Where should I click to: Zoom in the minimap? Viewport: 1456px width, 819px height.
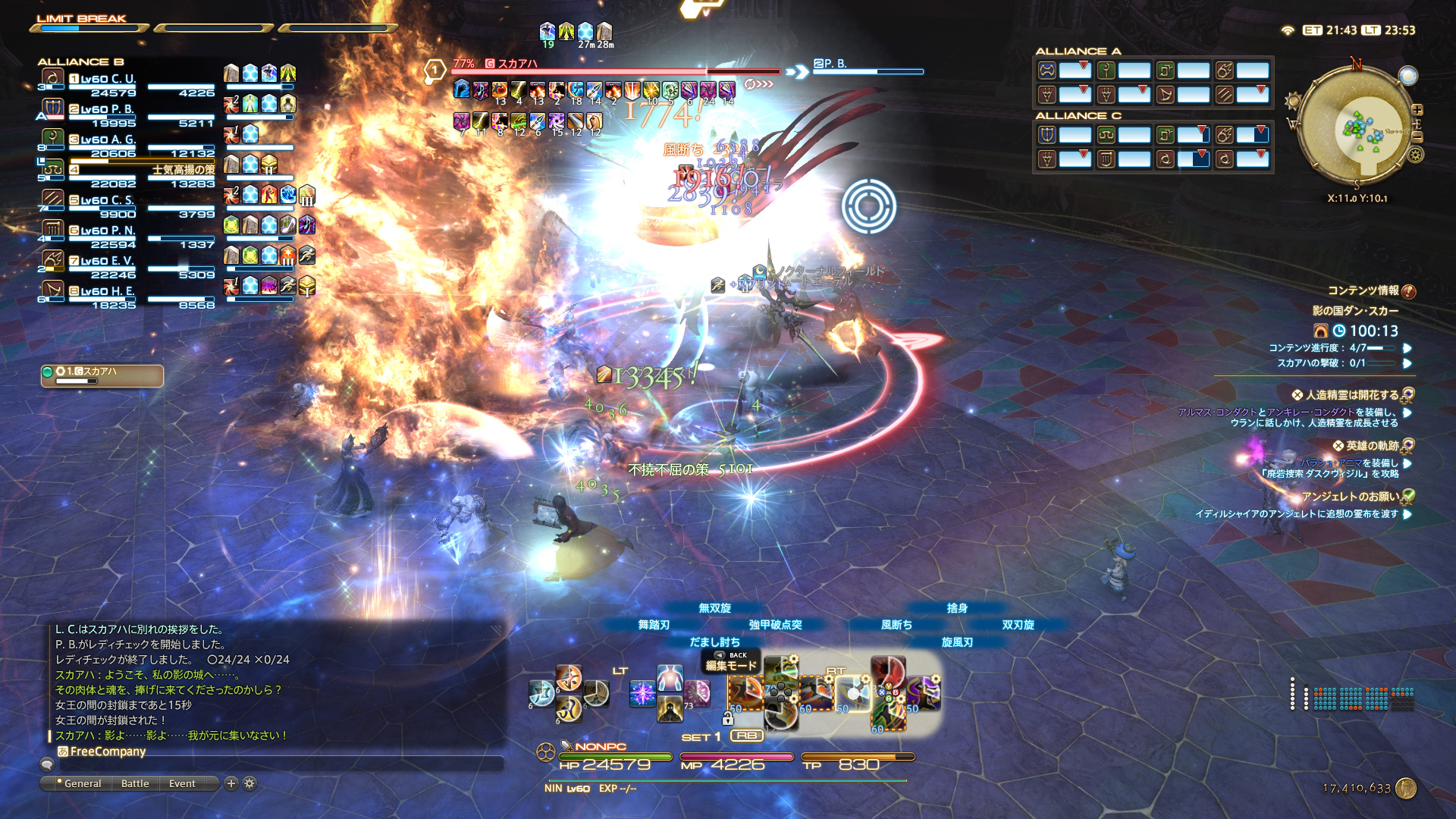pos(1417,111)
